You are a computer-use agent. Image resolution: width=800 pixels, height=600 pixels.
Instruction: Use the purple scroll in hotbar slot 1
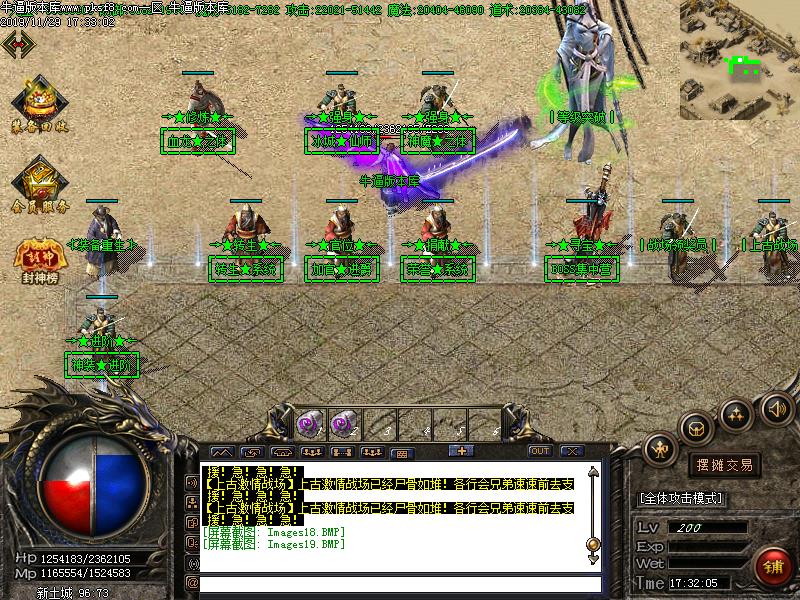click(x=308, y=422)
